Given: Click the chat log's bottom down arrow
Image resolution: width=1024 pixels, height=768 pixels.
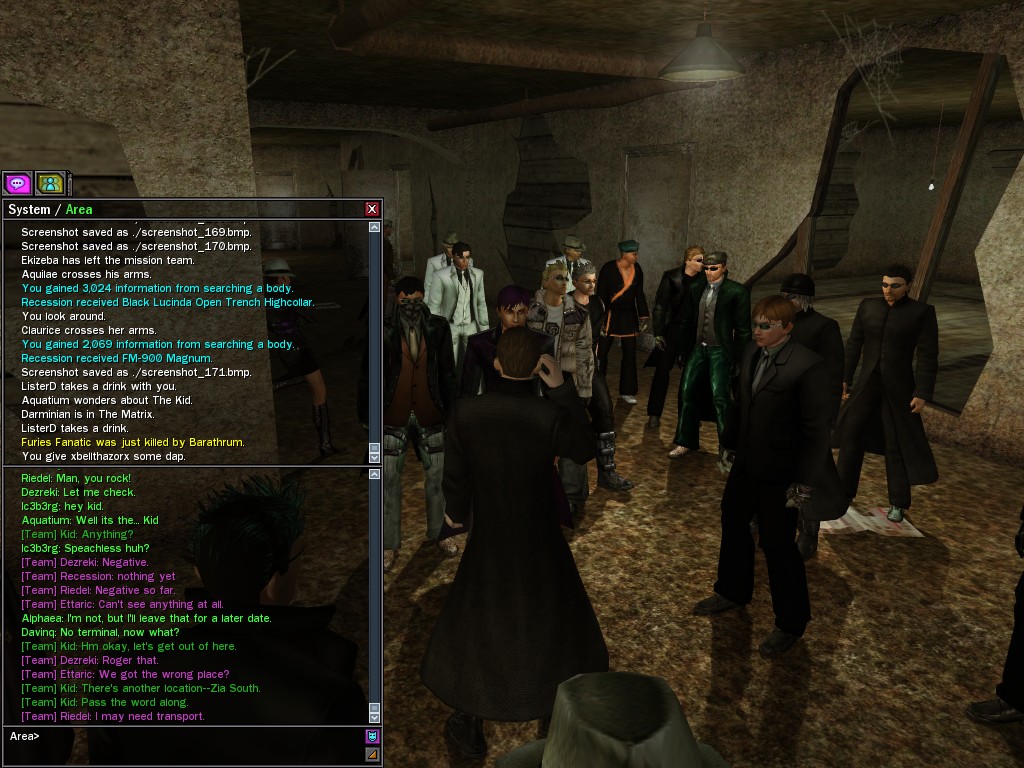Looking at the screenshot, I should [x=375, y=717].
